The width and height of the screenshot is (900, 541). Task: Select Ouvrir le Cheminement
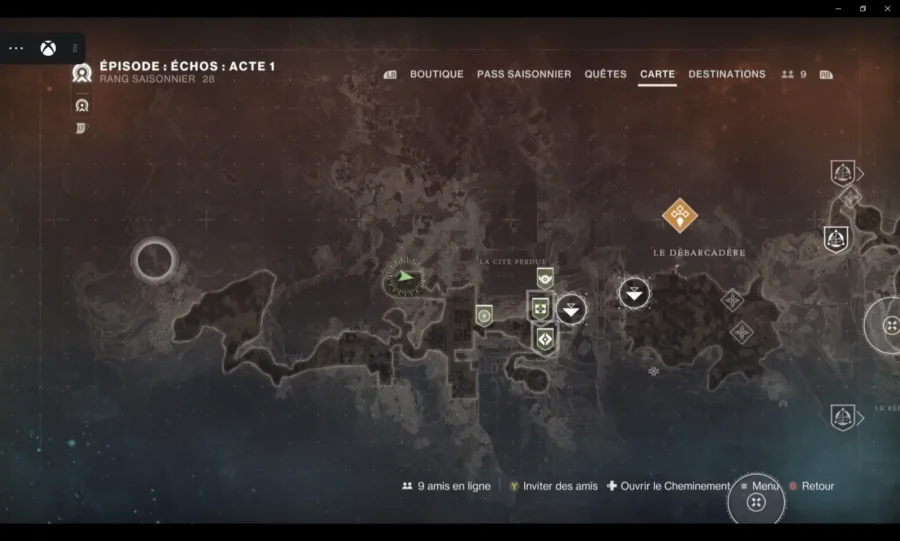point(668,486)
